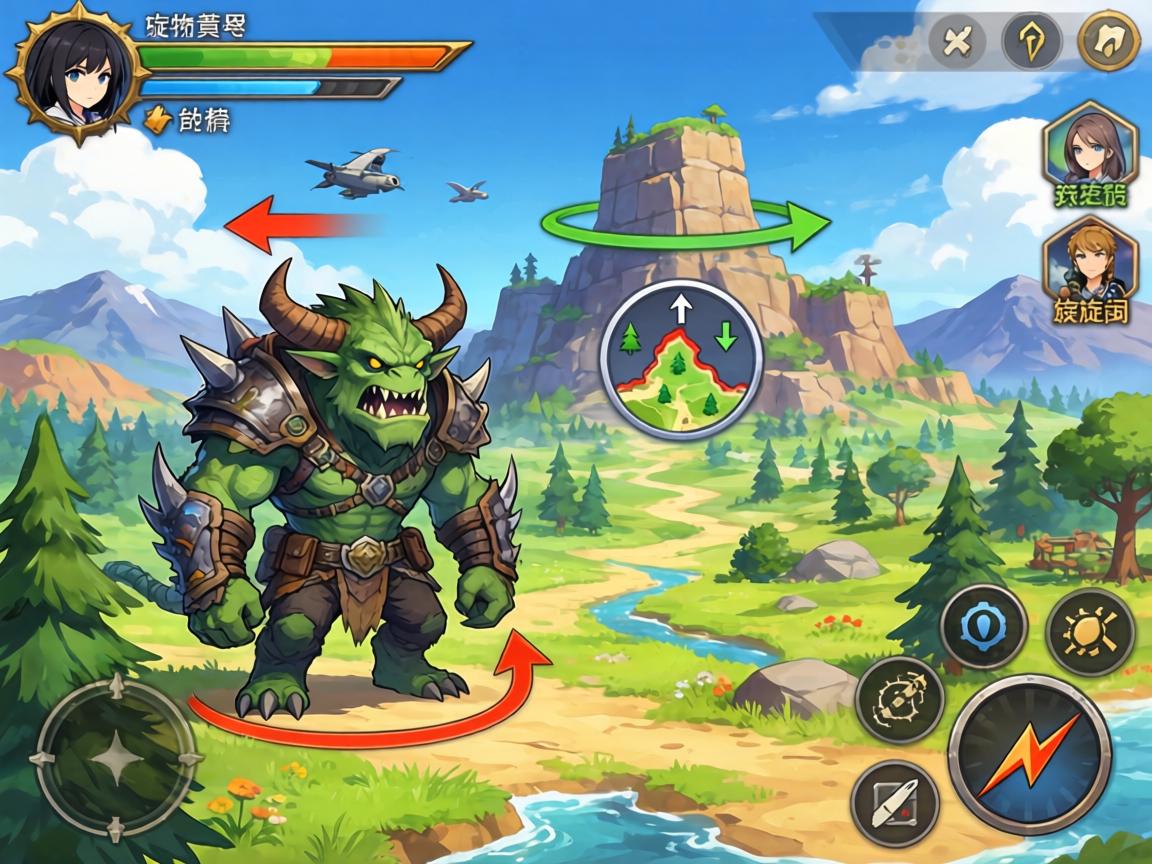This screenshot has height=864, width=1152.
Task: Activate the circular crosshair target skill
Action: [900, 699]
